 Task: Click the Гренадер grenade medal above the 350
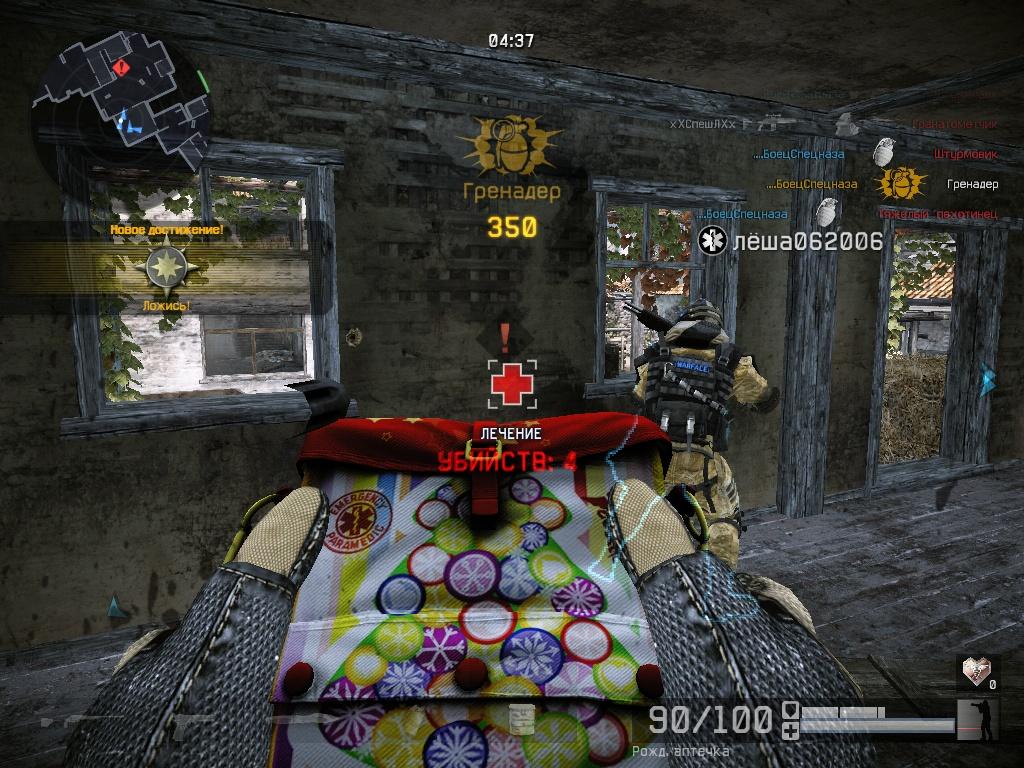(x=511, y=145)
